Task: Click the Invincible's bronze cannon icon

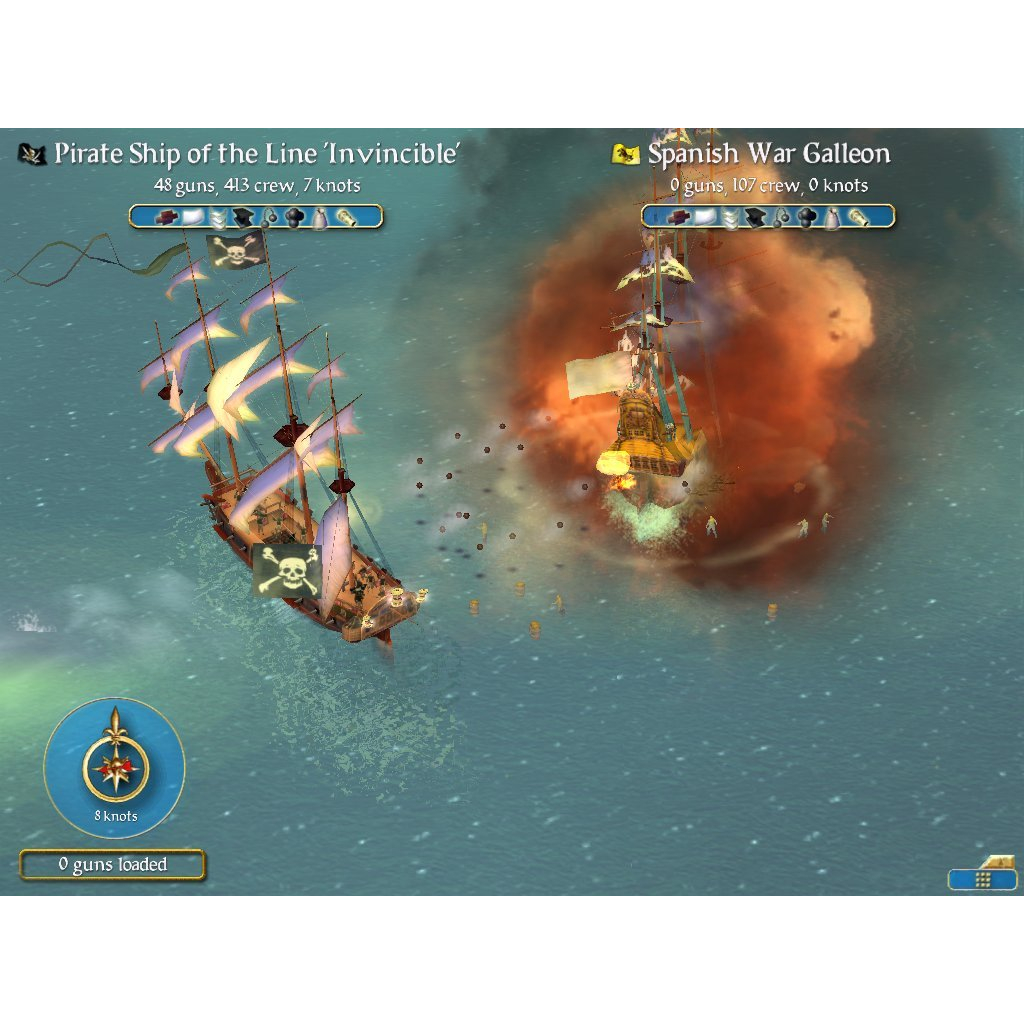Action: pos(346,217)
